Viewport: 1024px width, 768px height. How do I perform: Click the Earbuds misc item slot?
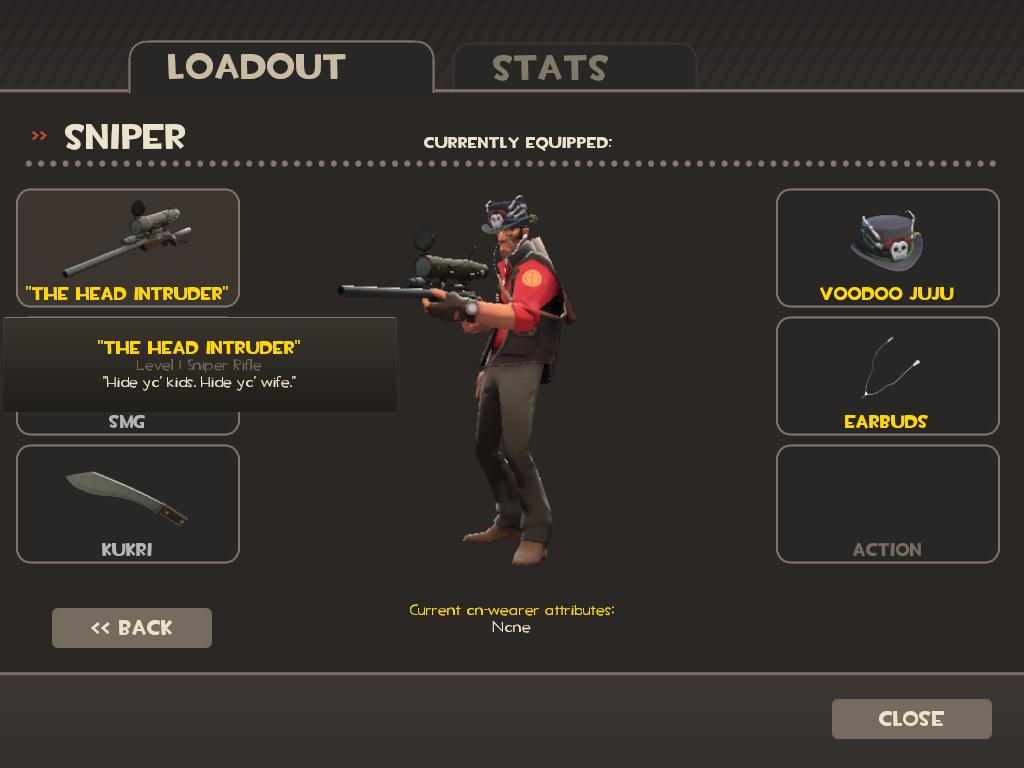(887, 375)
